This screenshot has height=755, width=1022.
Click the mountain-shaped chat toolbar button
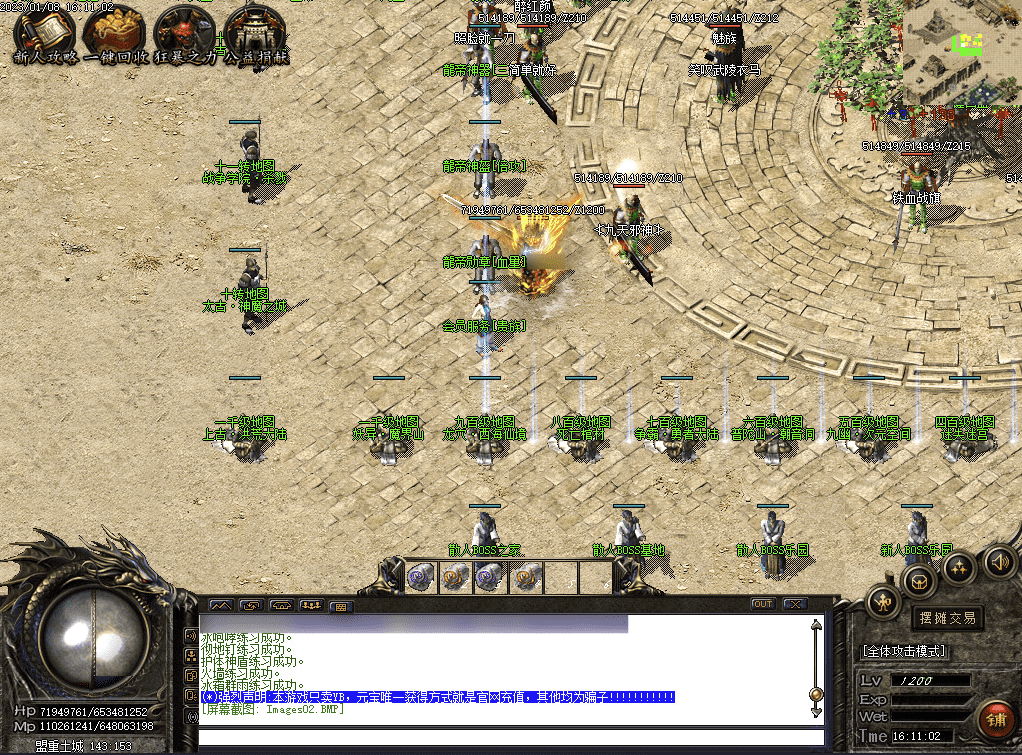pyautogui.click(x=220, y=605)
